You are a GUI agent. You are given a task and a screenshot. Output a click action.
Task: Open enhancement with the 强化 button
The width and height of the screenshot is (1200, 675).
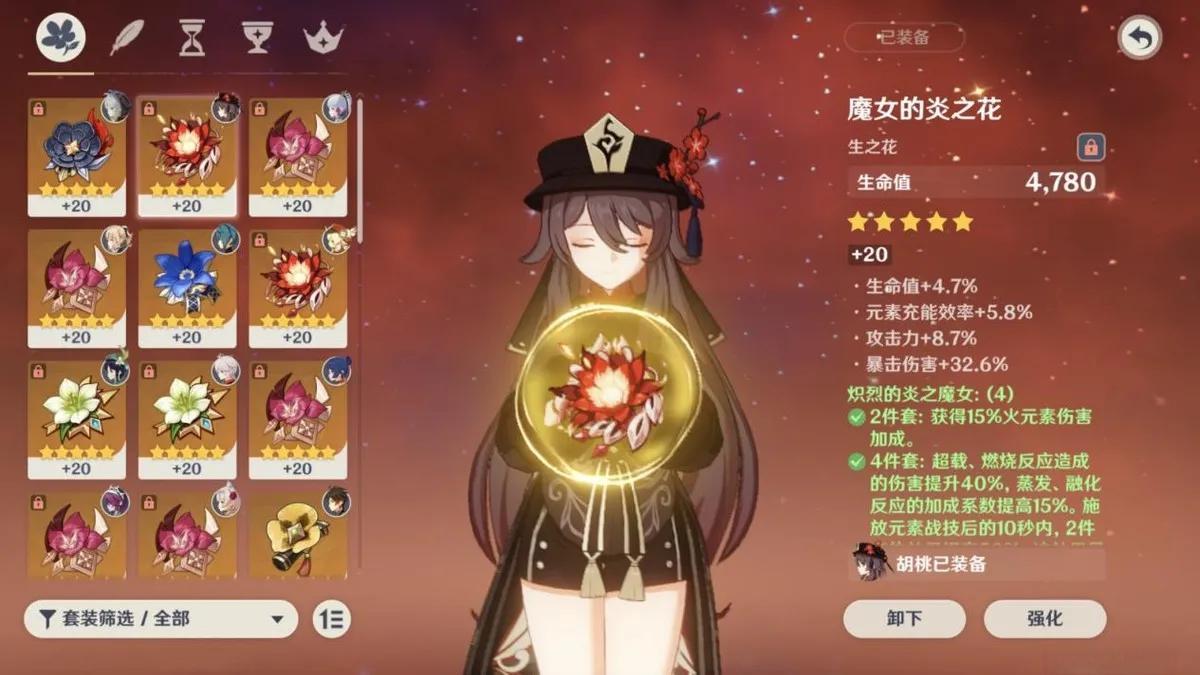tap(1044, 619)
